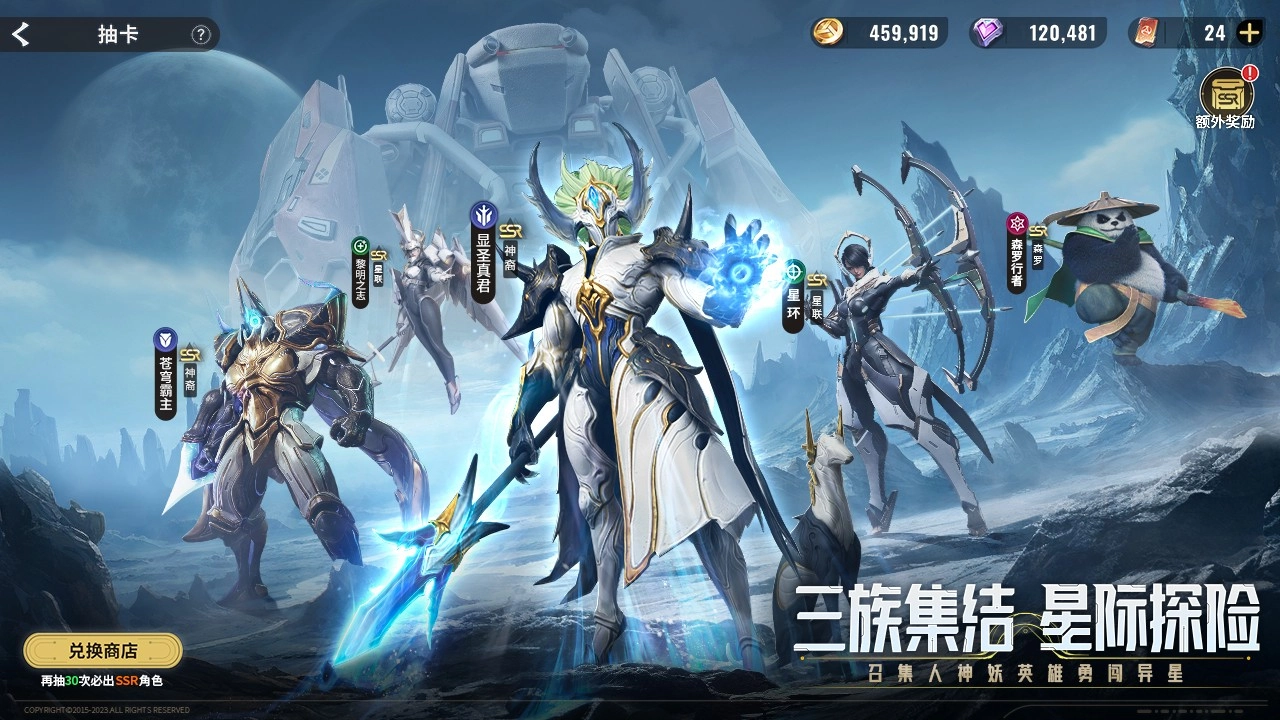Open the help question mark icon
The height and width of the screenshot is (720, 1280).
[201, 34]
